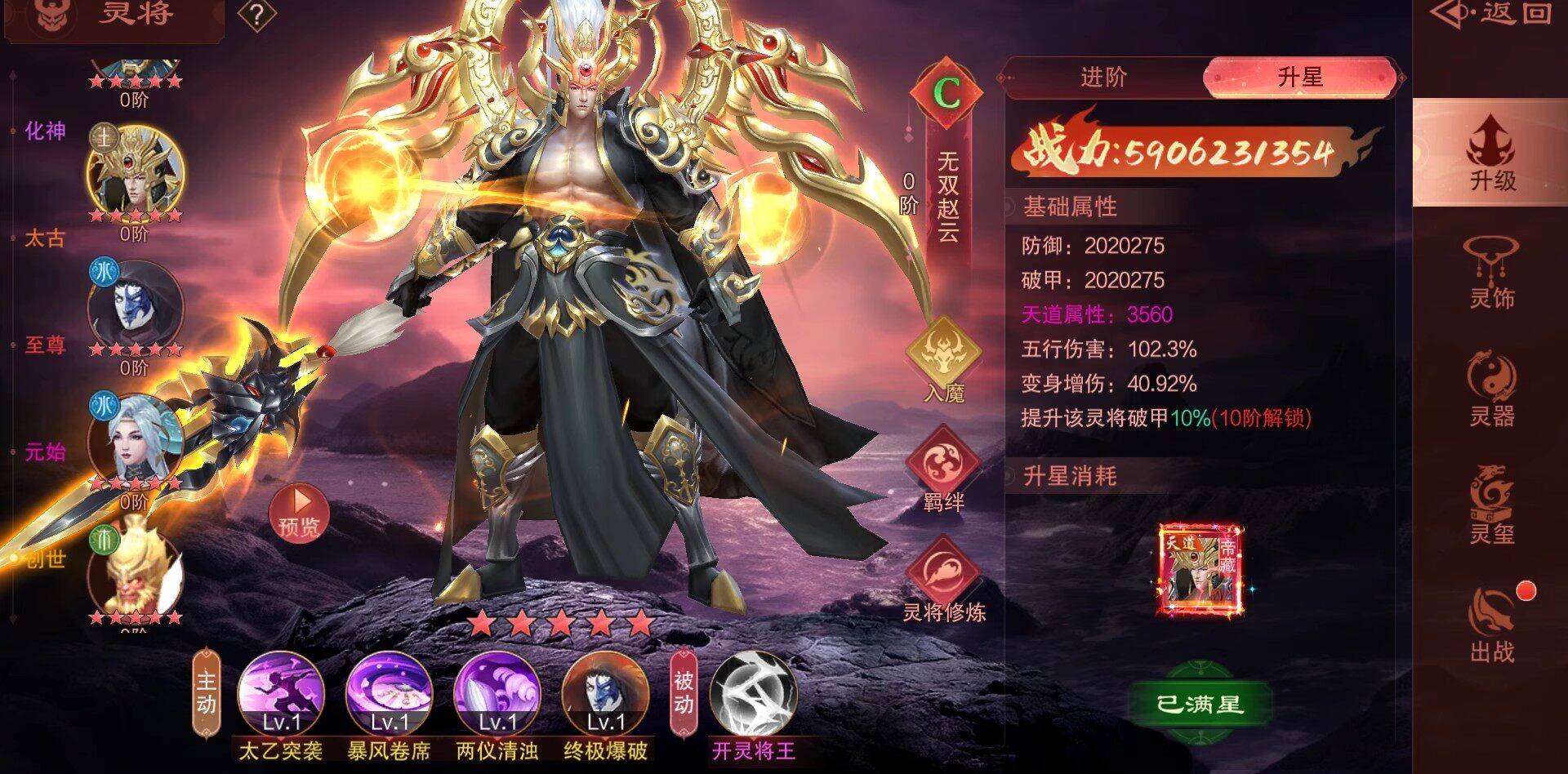Select the 升星 tab

coord(1299,78)
